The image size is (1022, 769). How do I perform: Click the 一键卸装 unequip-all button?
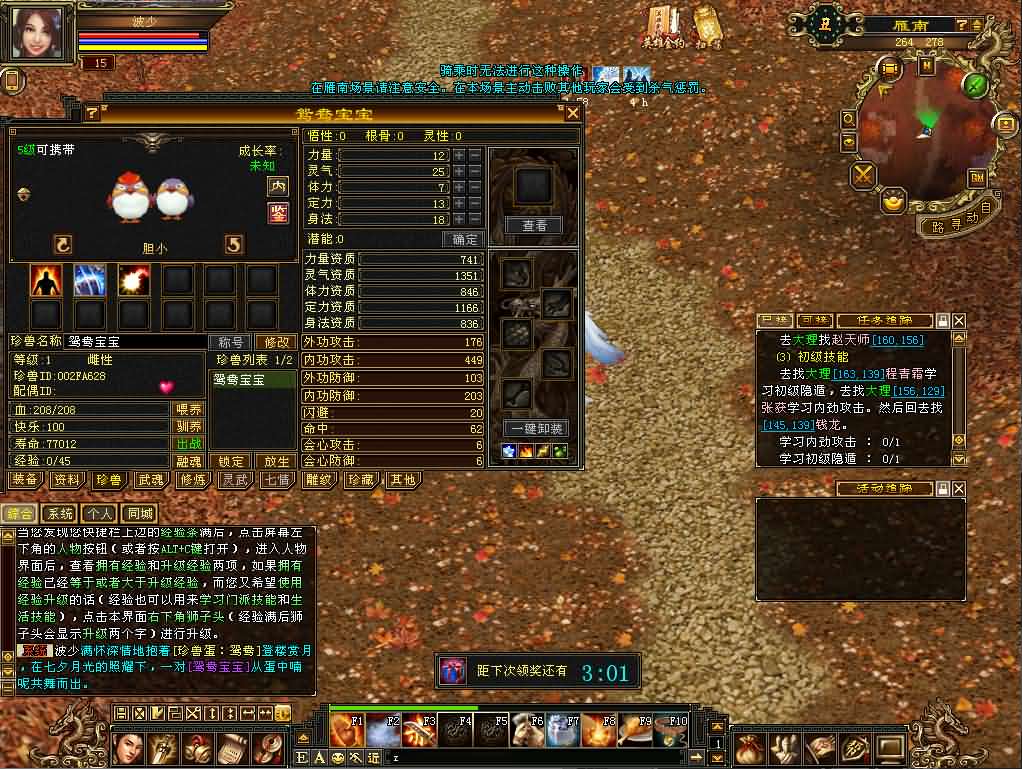point(536,428)
